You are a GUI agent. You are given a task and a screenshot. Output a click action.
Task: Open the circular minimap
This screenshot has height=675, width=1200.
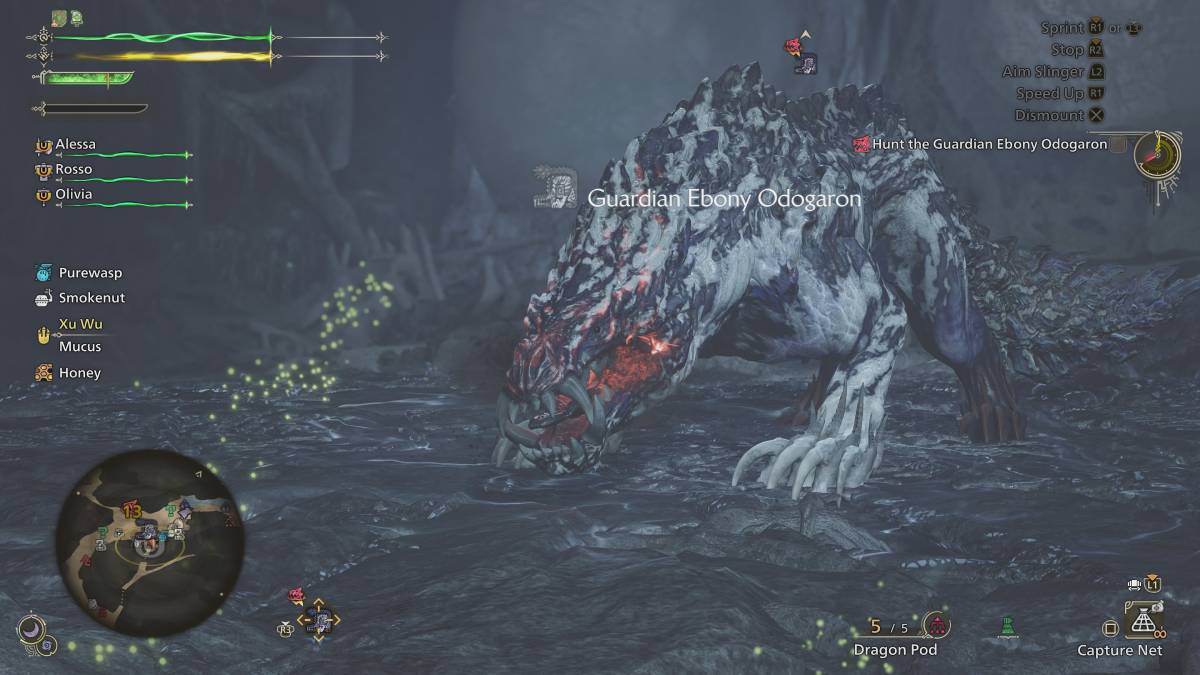click(x=146, y=541)
